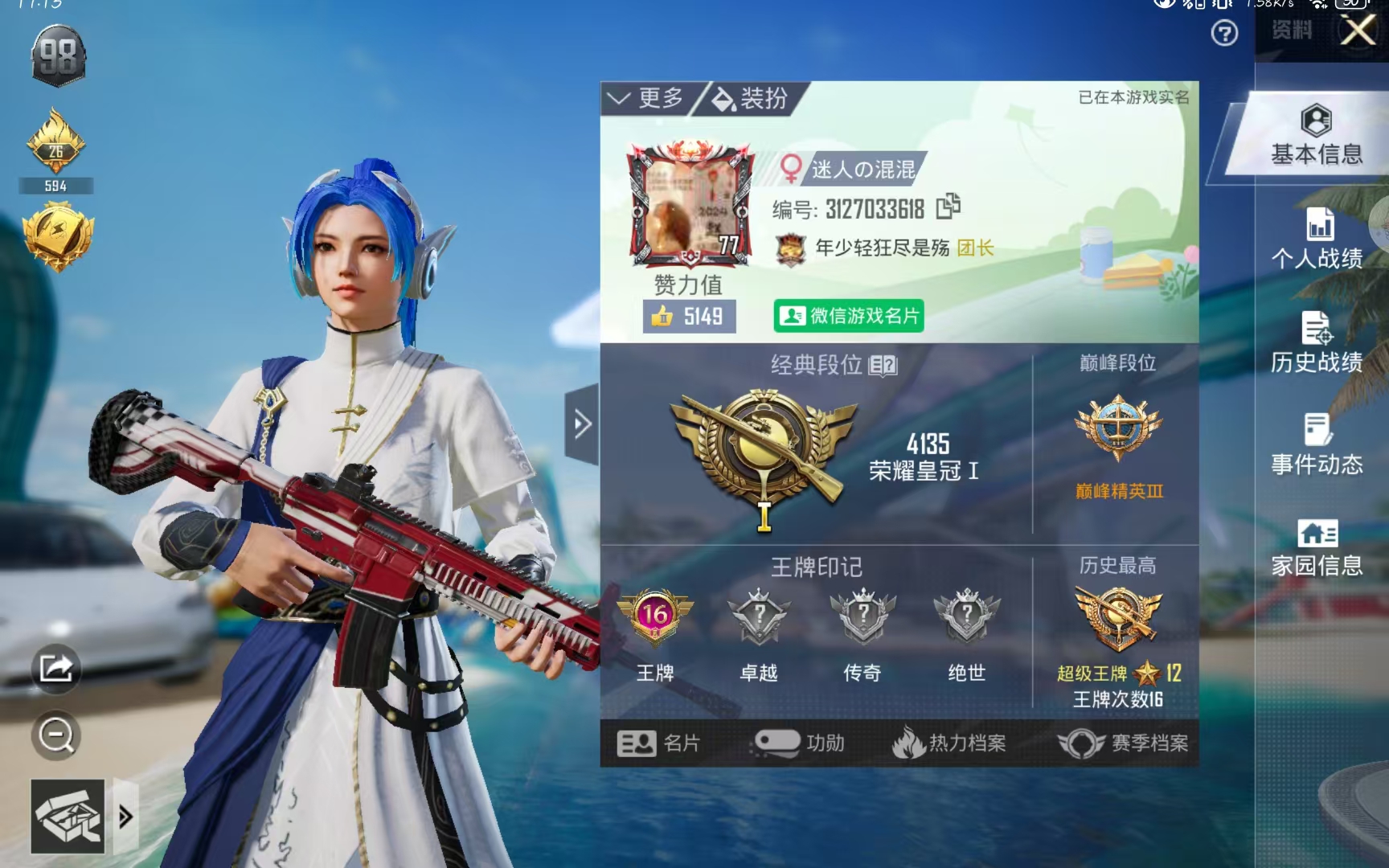This screenshot has width=1389, height=868.
Task: Select the zoom out magnifier icon
Action: click(x=55, y=734)
